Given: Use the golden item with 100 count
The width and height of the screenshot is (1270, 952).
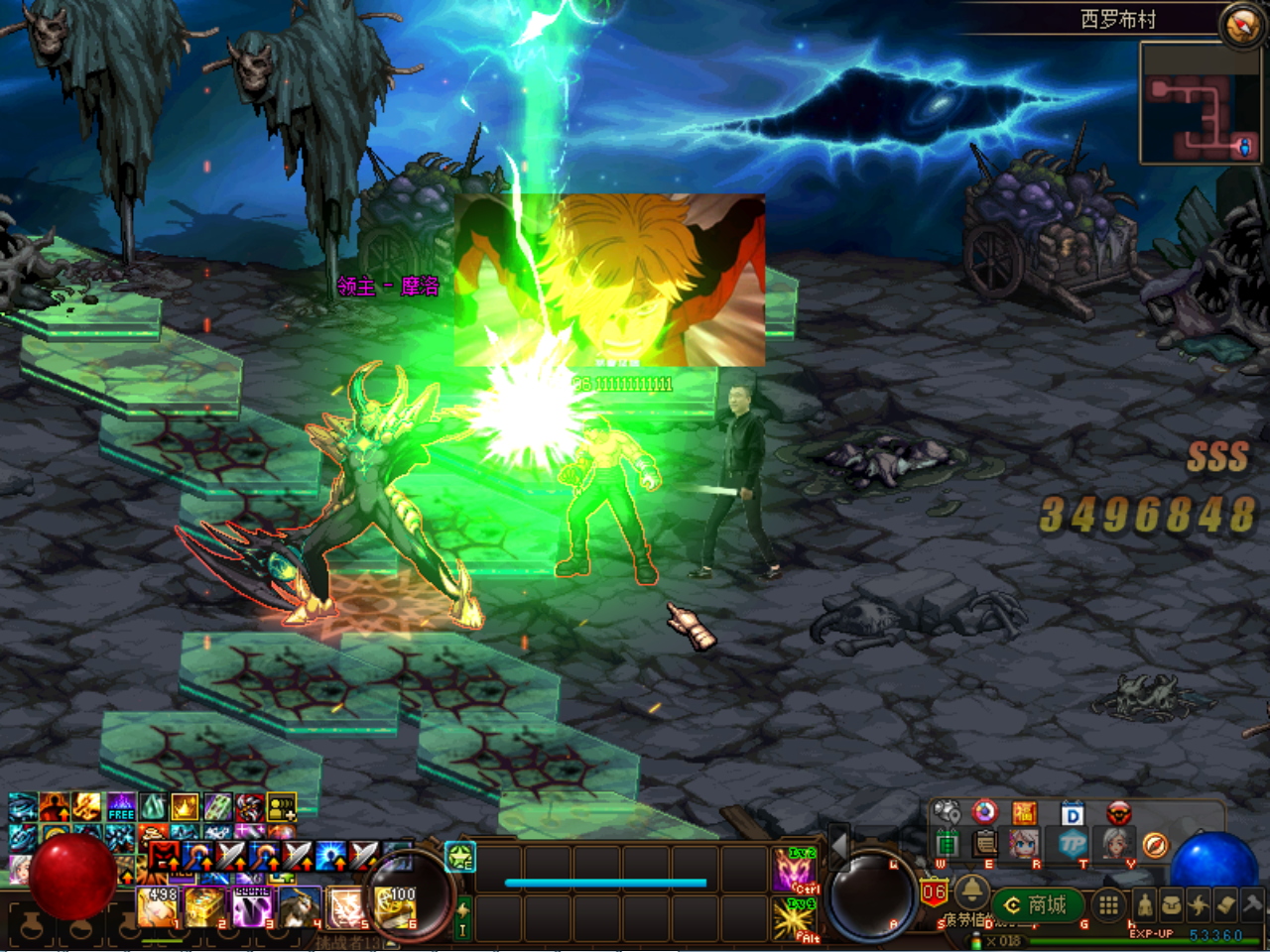Looking at the screenshot, I should (395, 907).
